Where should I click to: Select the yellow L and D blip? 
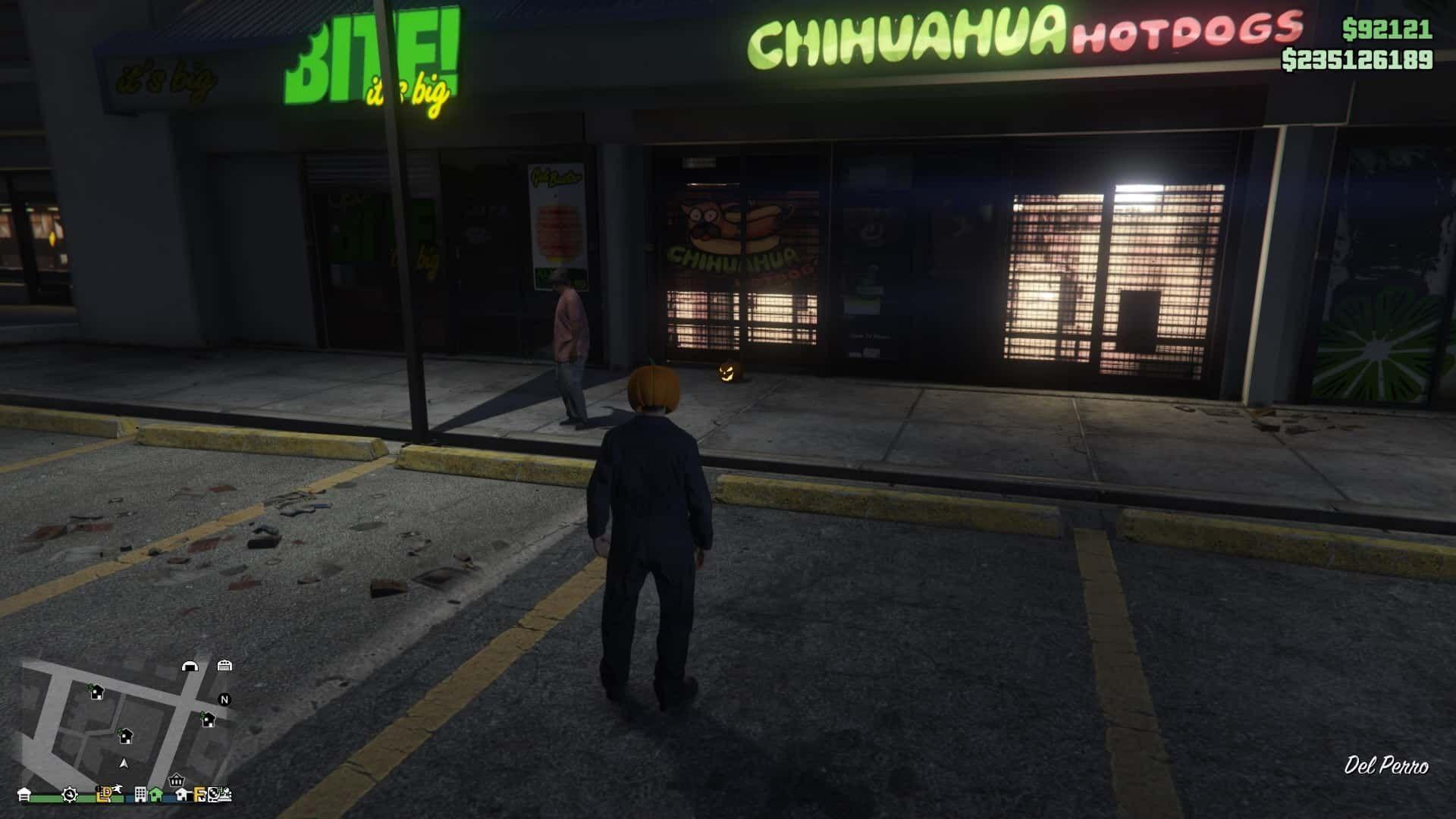point(105,793)
